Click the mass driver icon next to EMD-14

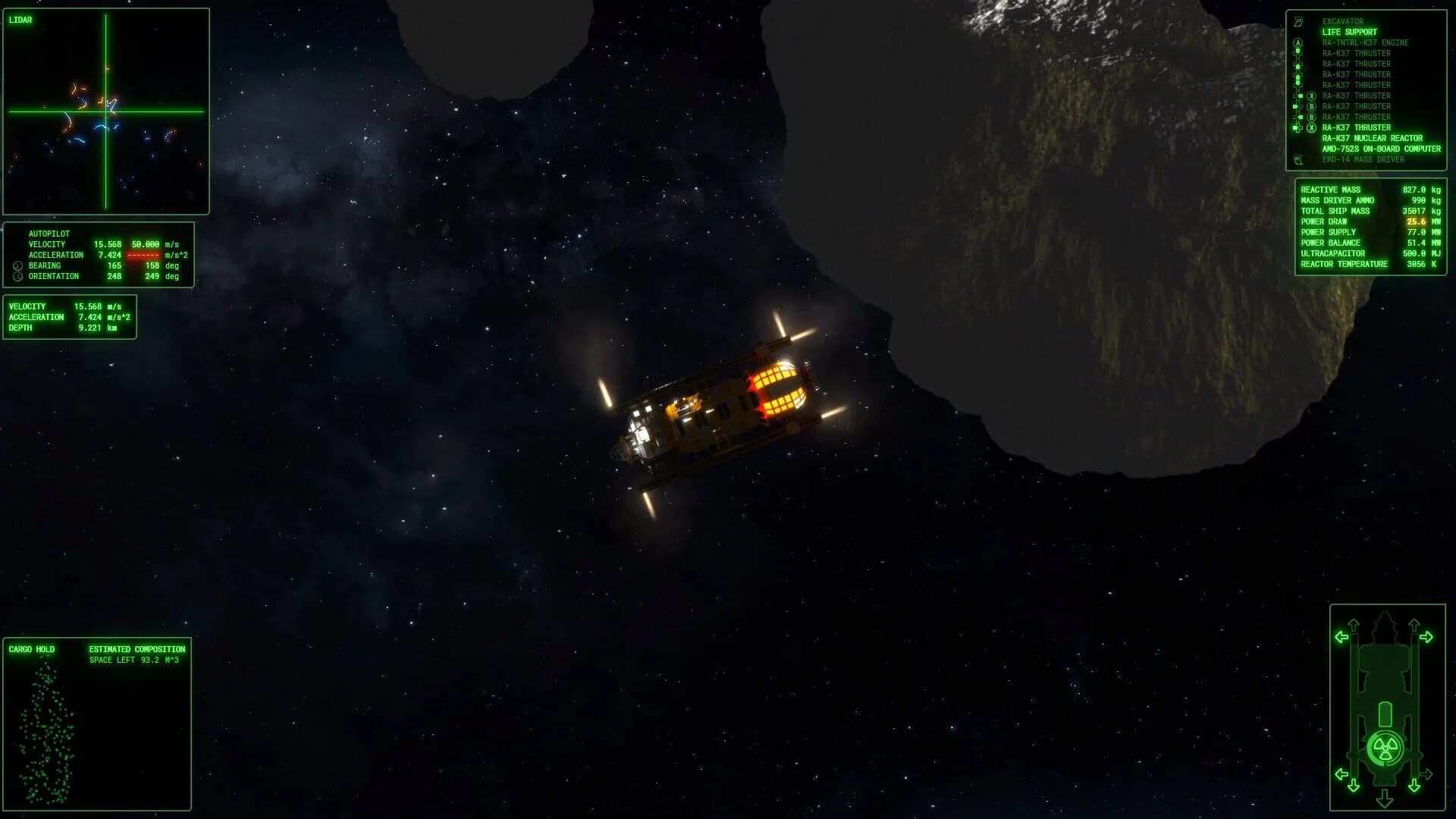(1298, 159)
